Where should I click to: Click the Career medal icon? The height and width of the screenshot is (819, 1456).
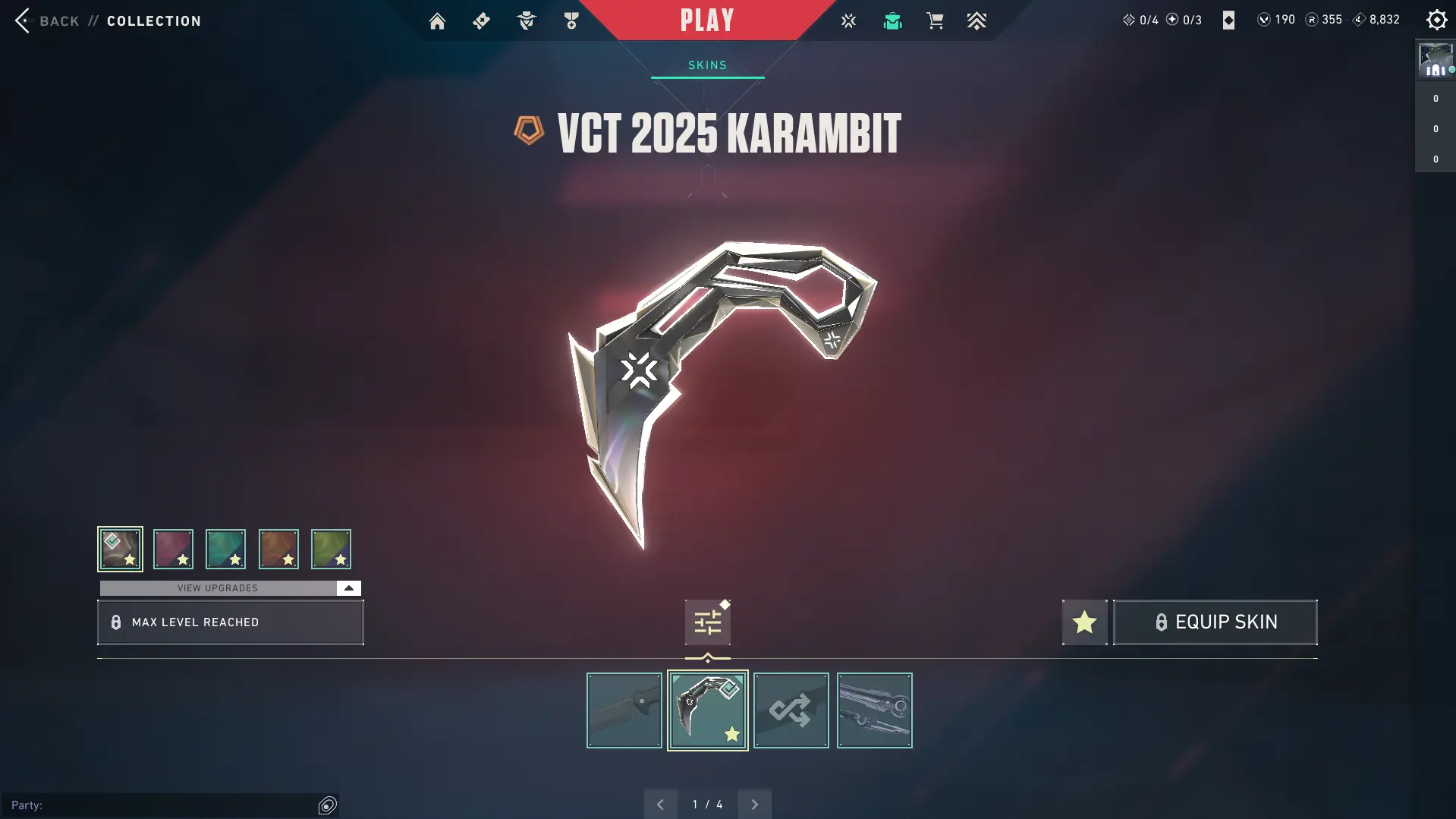[x=571, y=20]
